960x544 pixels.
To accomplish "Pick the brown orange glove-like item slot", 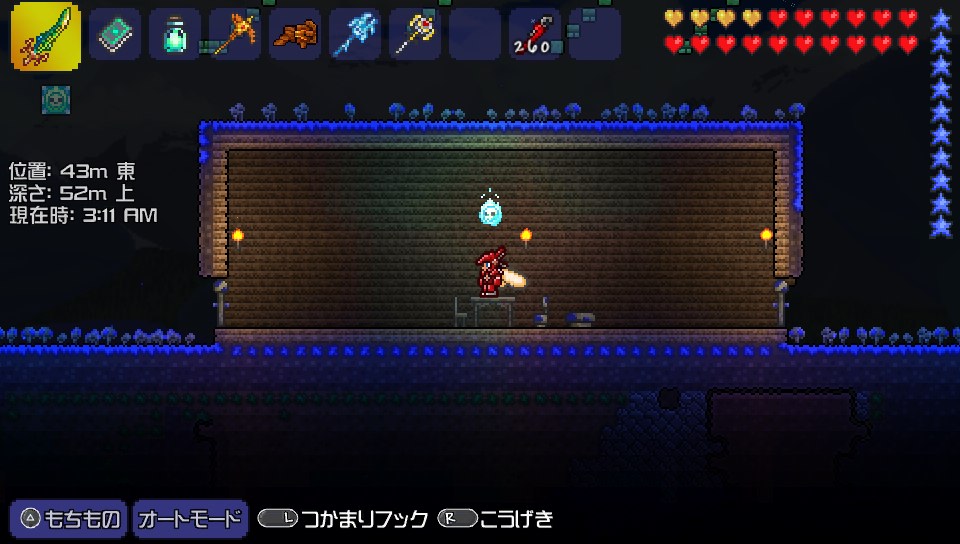I will coord(295,34).
